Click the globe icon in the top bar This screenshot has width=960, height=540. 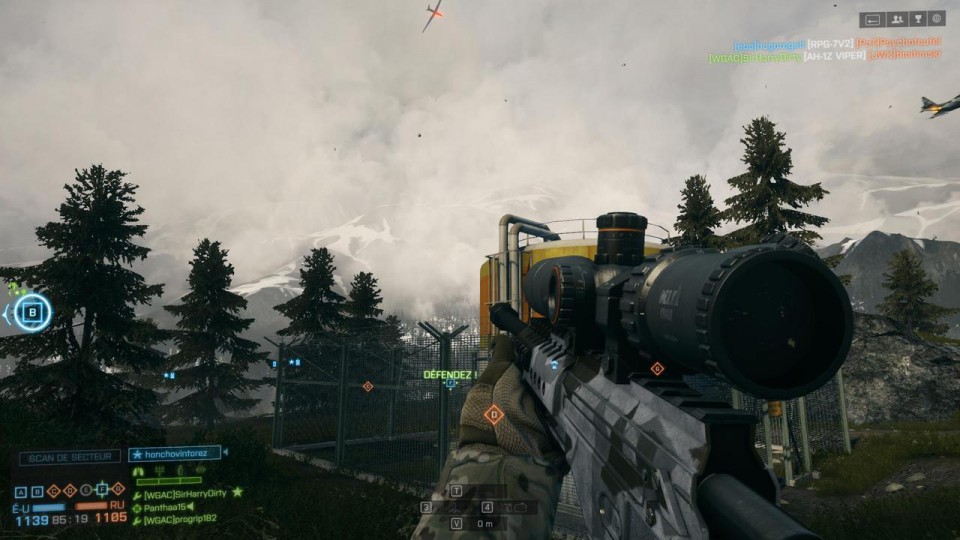click(x=937, y=18)
